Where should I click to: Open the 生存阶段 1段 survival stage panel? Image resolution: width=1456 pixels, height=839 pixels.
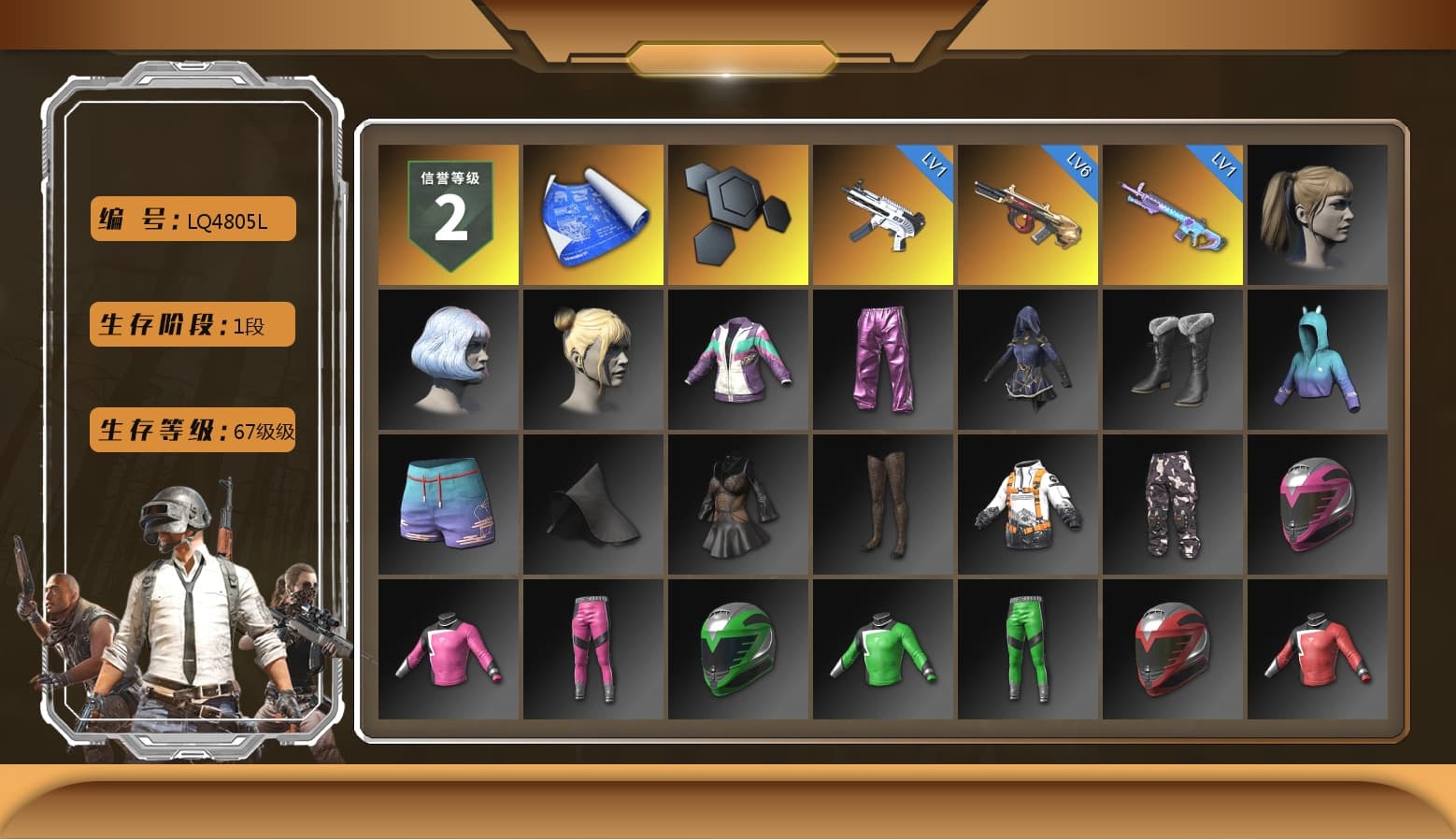pos(191,324)
